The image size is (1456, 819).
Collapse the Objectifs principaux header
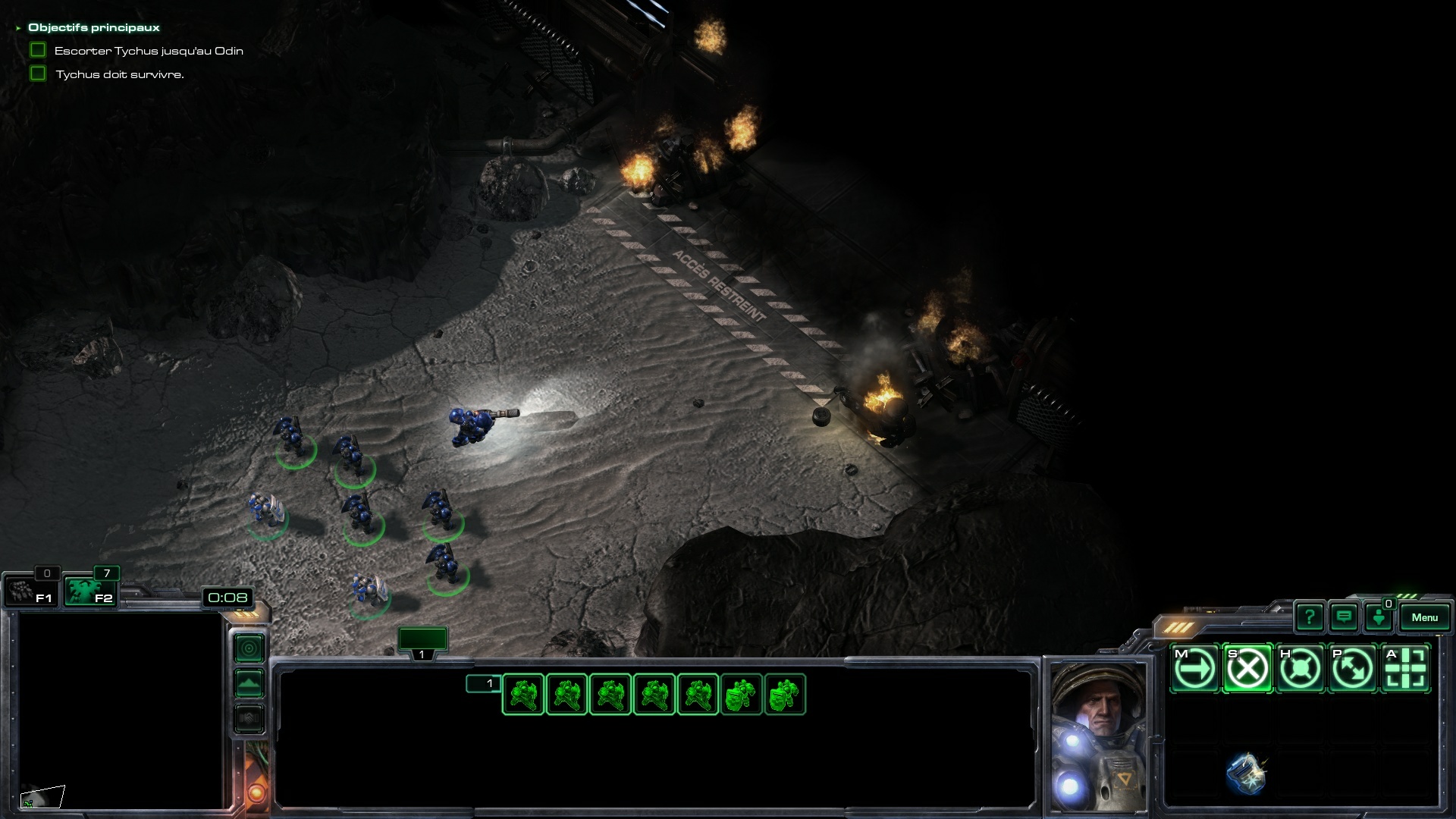[x=18, y=28]
